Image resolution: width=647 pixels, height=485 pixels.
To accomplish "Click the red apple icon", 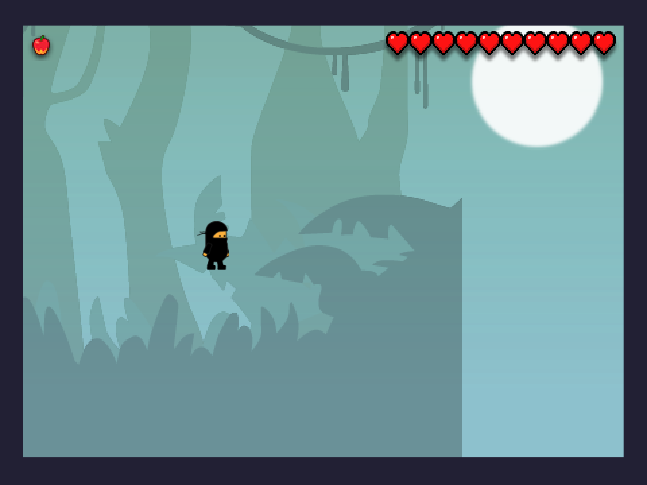I will pos(41,46).
